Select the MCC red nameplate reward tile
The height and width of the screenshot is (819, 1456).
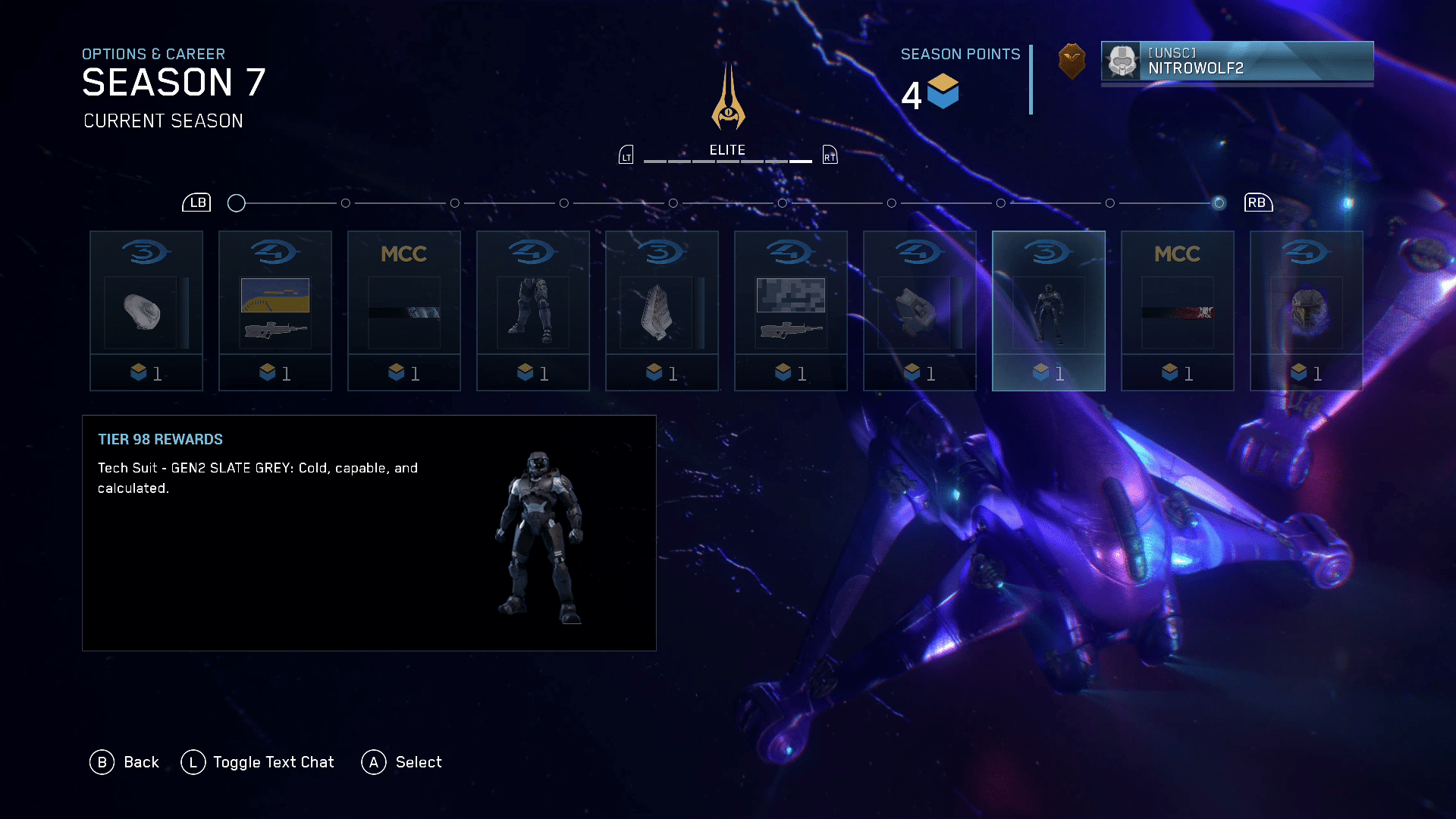click(x=1178, y=311)
